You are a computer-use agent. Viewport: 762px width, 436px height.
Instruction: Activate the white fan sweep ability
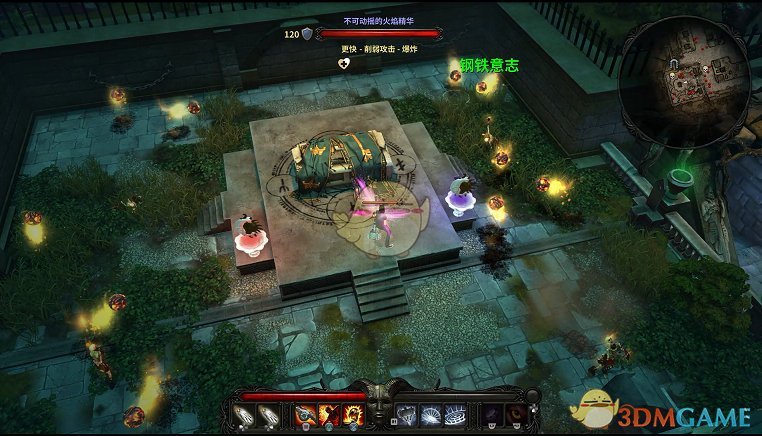tap(430, 414)
